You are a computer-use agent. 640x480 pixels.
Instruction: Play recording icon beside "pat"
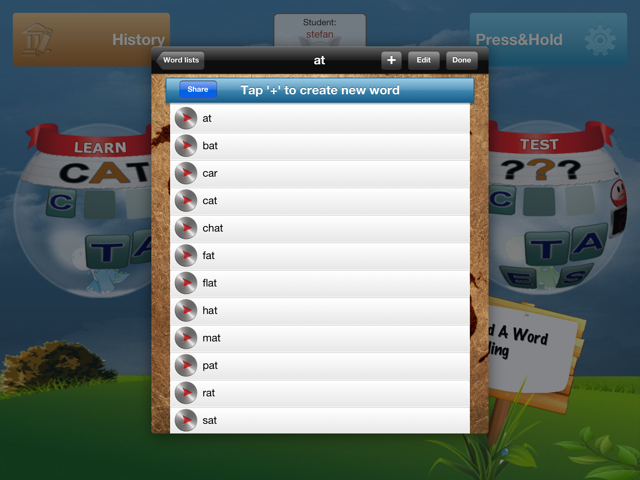[x=185, y=366]
